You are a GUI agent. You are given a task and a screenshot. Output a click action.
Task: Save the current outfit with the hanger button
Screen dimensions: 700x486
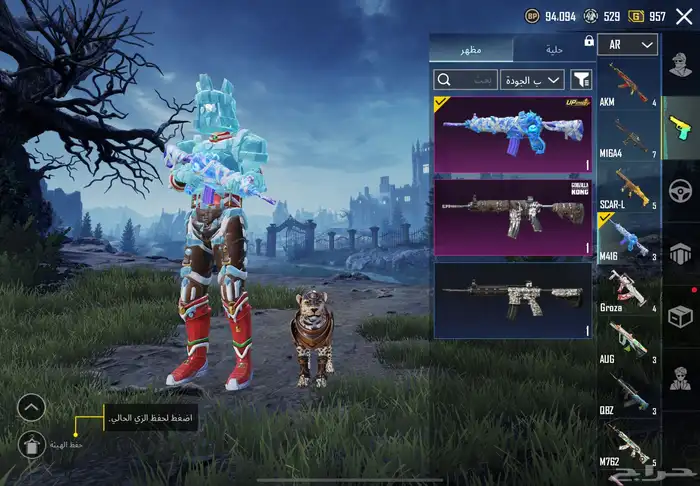click(x=32, y=446)
